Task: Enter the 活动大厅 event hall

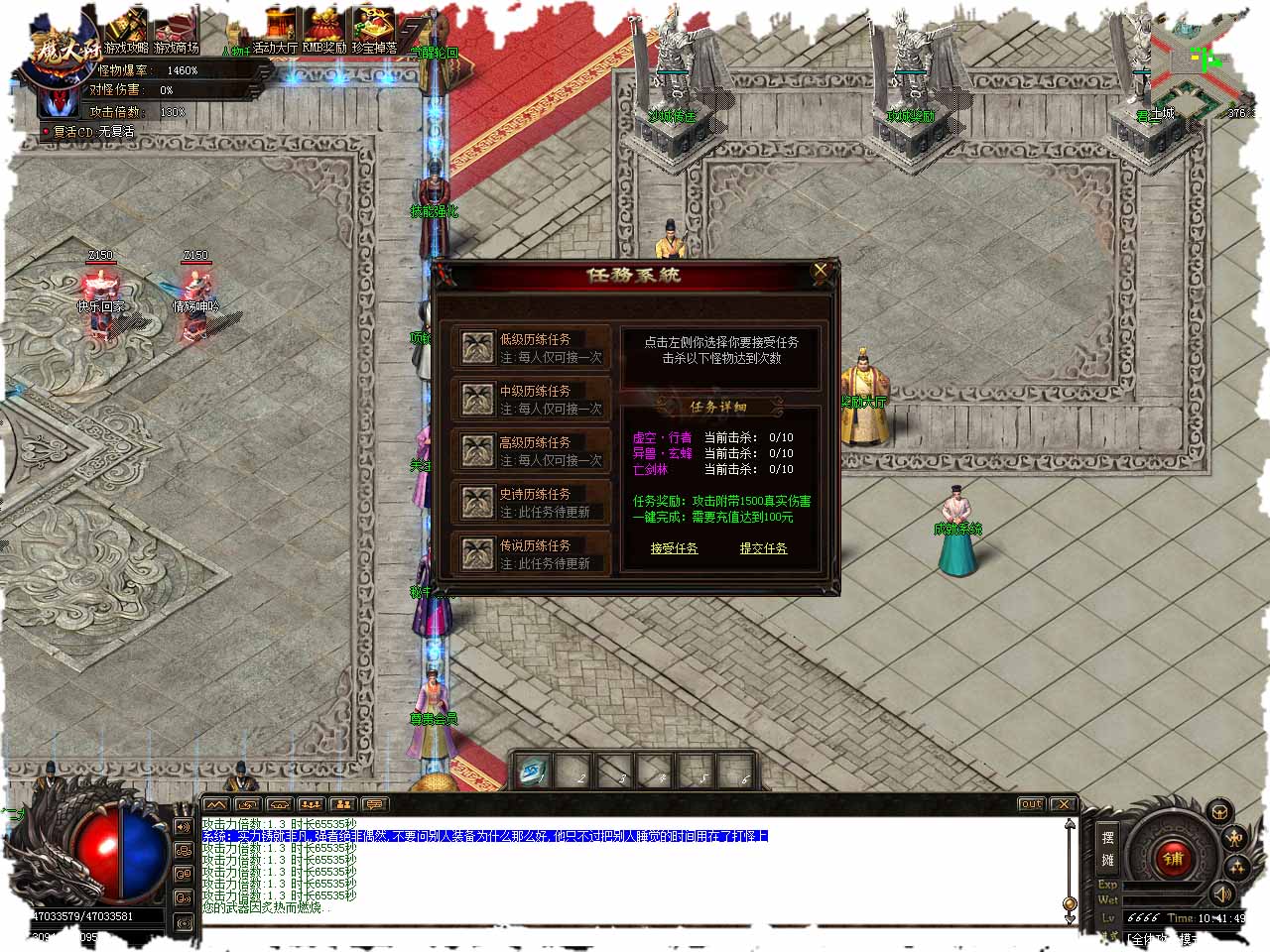Action: point(276,32)
